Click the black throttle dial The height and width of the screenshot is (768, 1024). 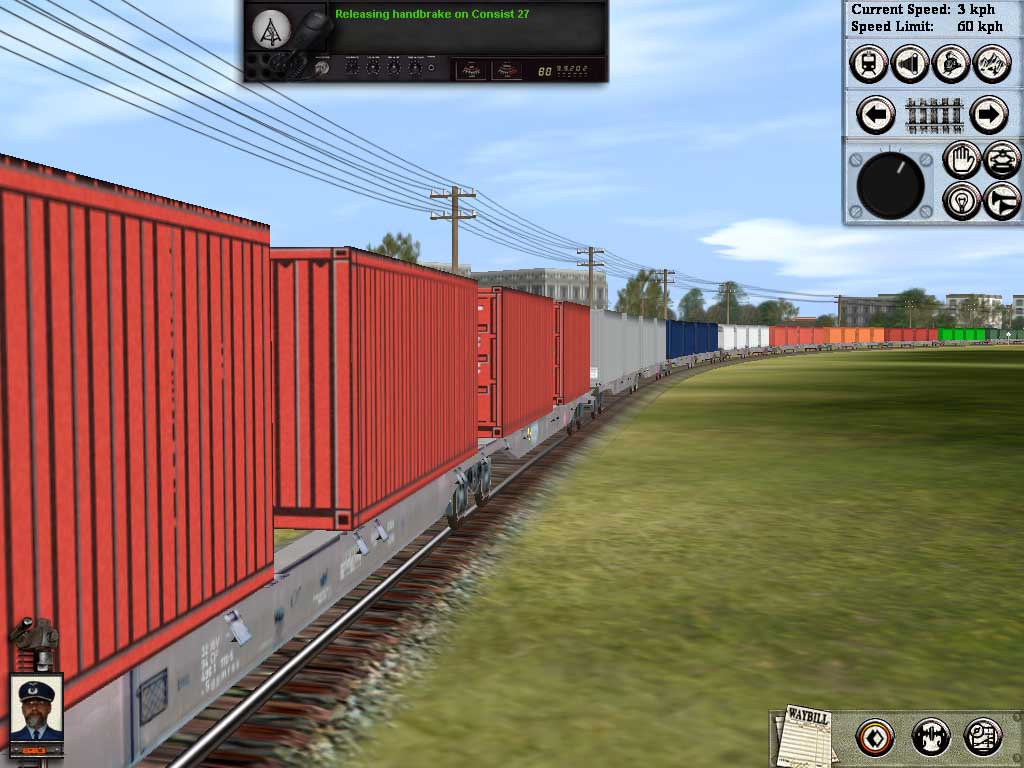coord(890,185)
